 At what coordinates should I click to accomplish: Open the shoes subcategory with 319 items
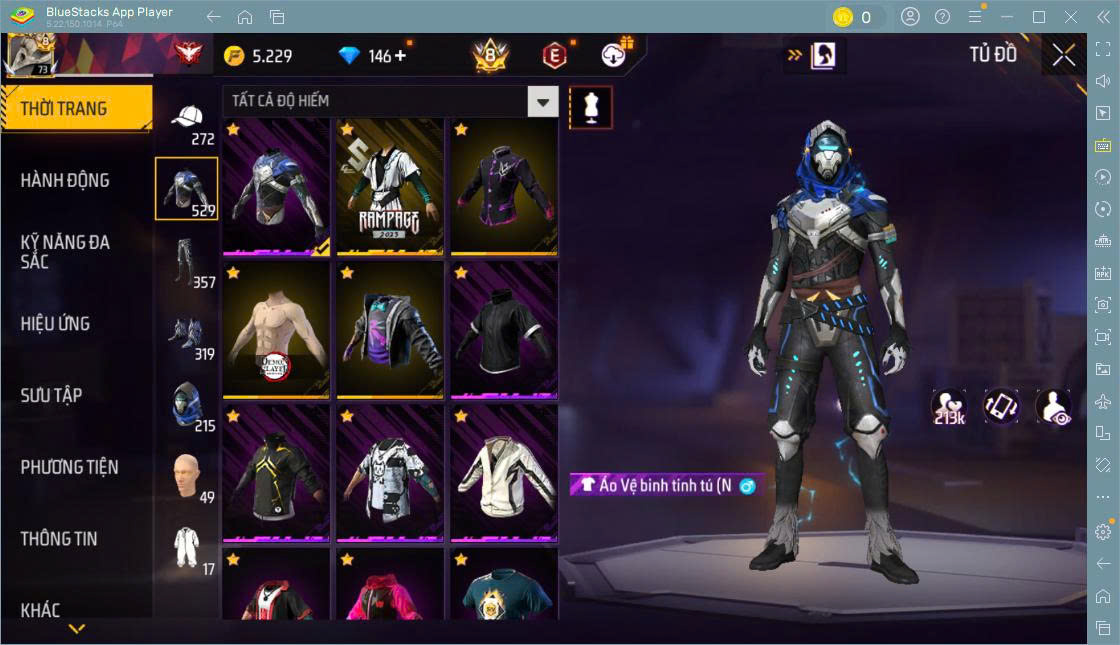(187, 336)
